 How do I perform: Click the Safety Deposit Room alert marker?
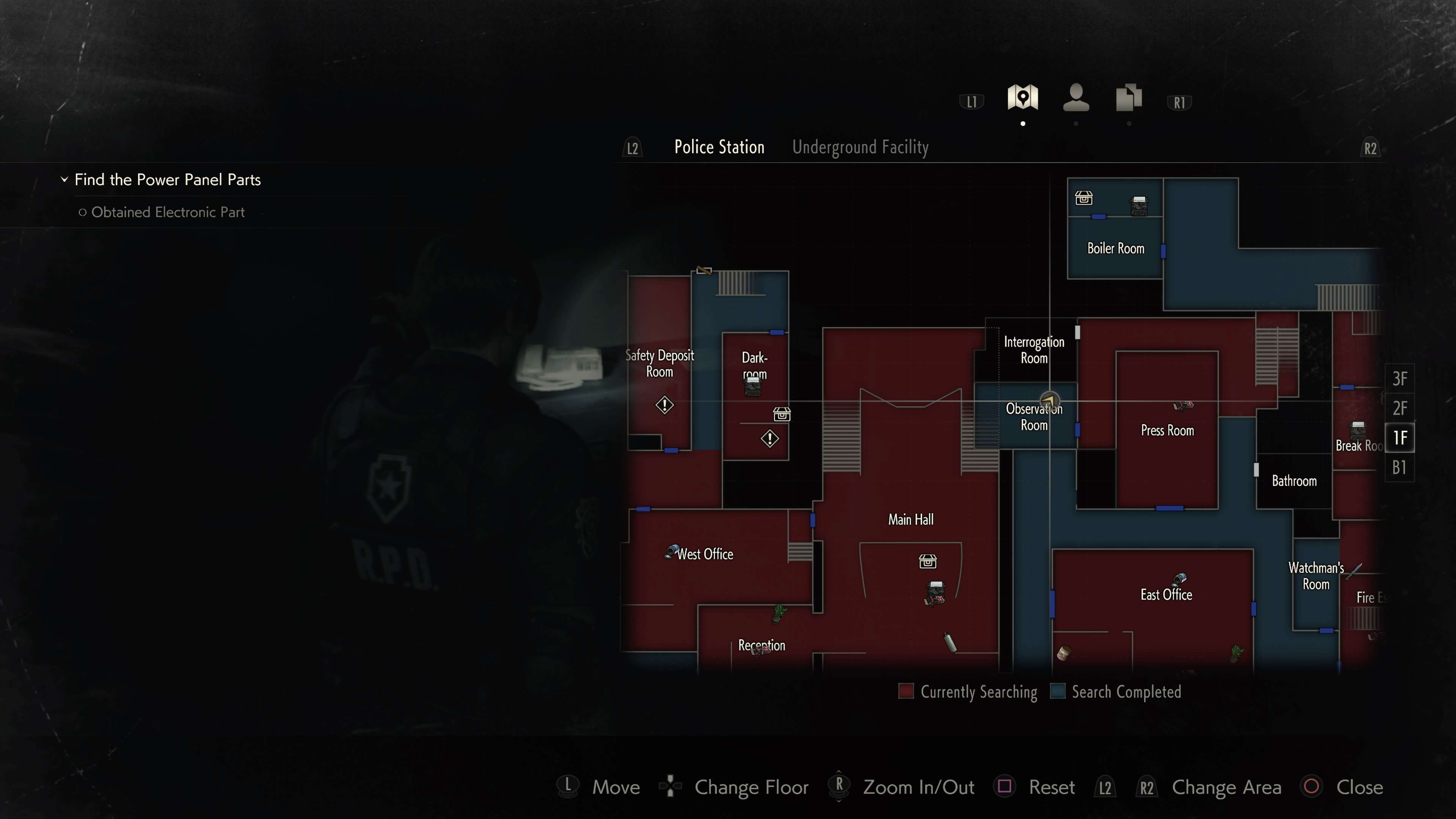pos(664,405)
